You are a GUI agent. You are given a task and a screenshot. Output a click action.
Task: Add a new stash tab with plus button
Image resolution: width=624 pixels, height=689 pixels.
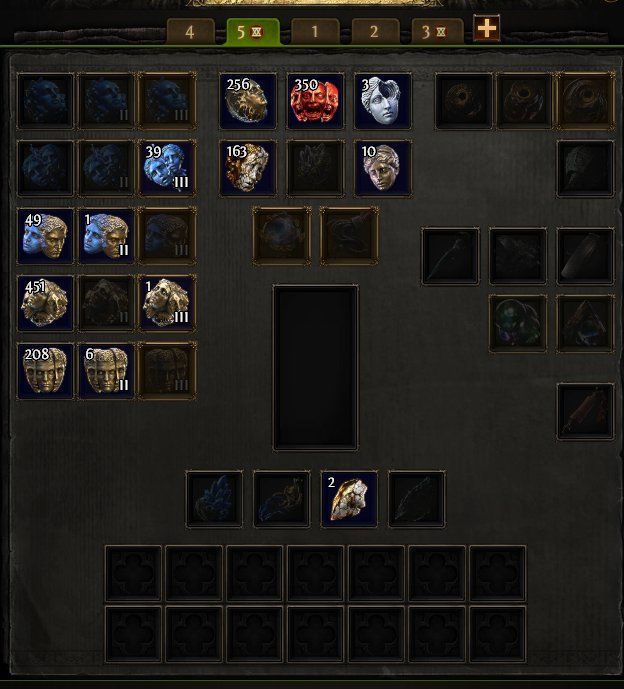[x=487, y=29]
